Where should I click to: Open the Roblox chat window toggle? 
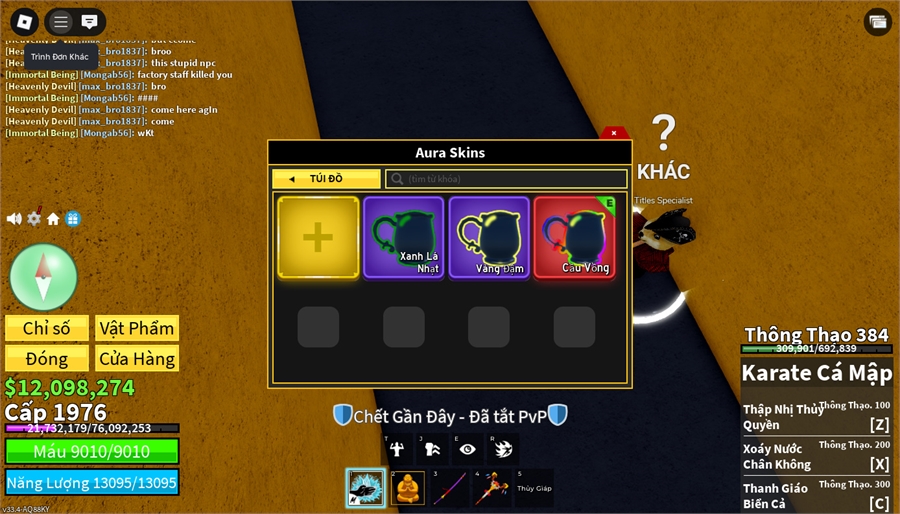click(x=89, y=21)
